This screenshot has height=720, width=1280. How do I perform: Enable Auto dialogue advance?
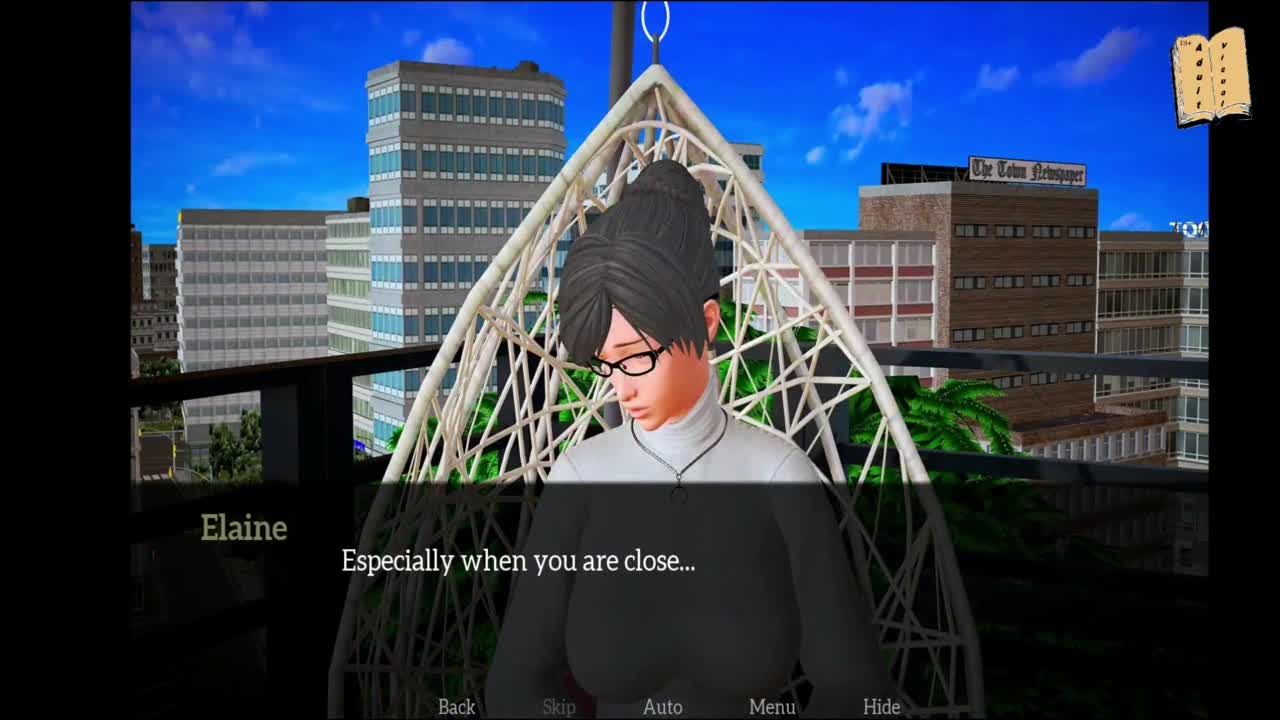[662, 707]
